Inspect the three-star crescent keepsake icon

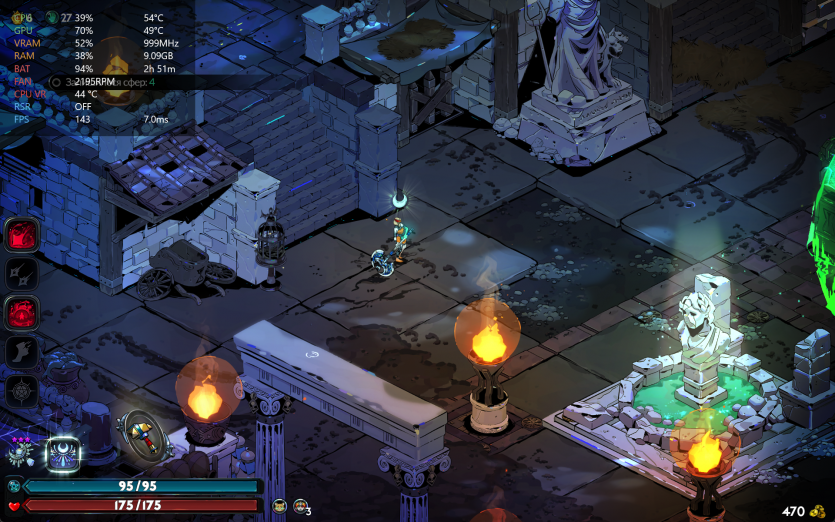(x=20, y=452)
